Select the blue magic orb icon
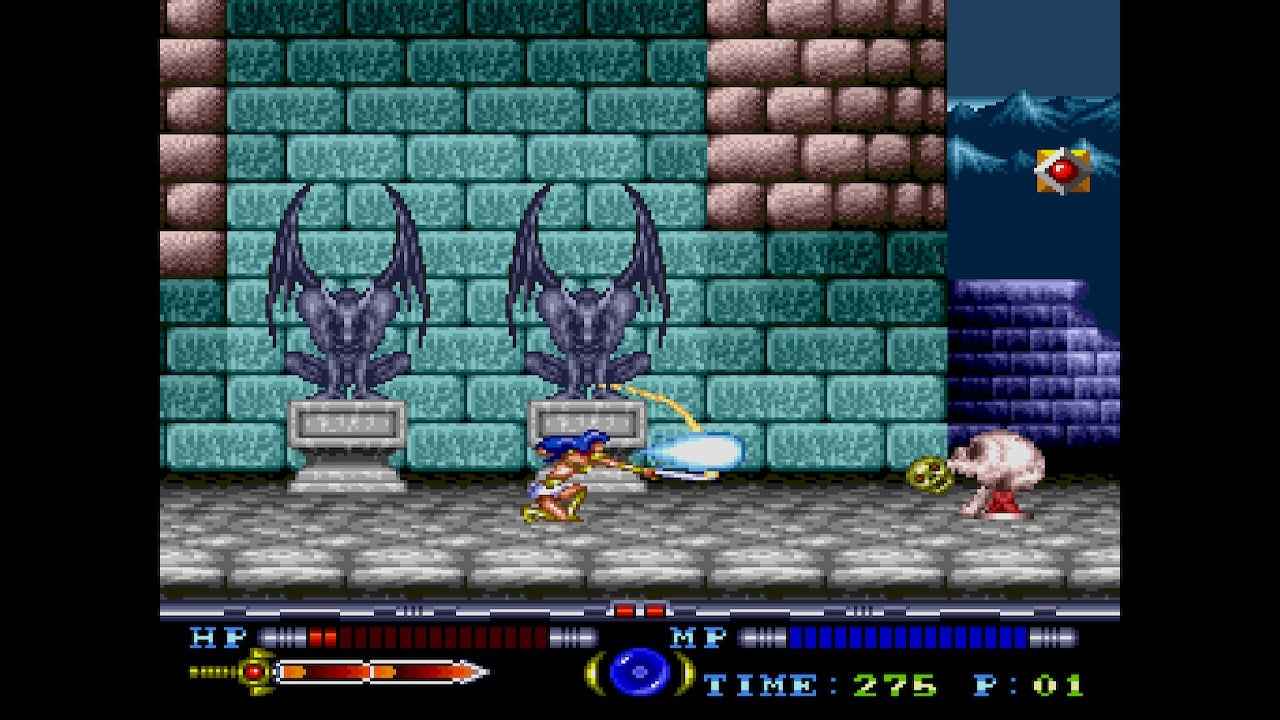The height and width of the screenshot is (720, 1280). [x=639, y=672]
